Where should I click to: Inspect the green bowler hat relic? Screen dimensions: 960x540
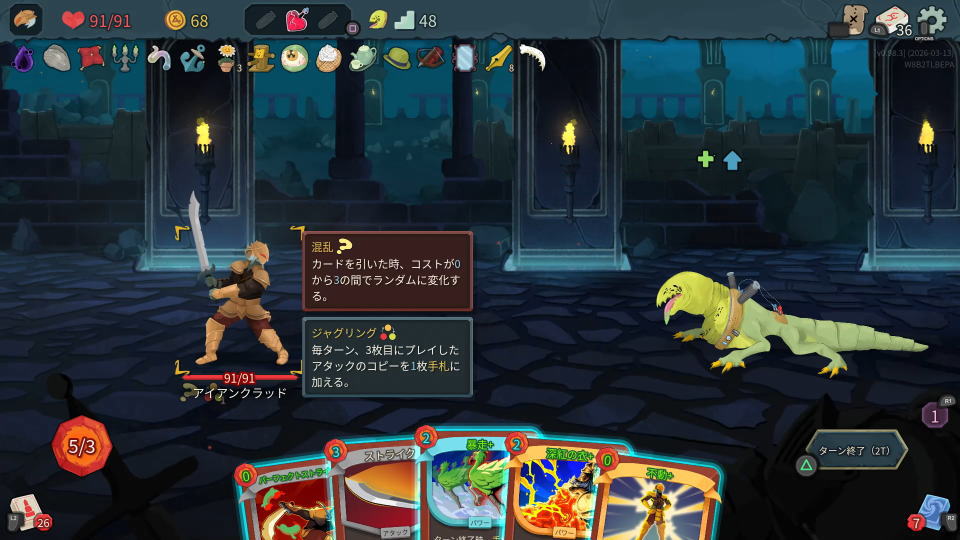pyautogui.click(x=397, y=59)
